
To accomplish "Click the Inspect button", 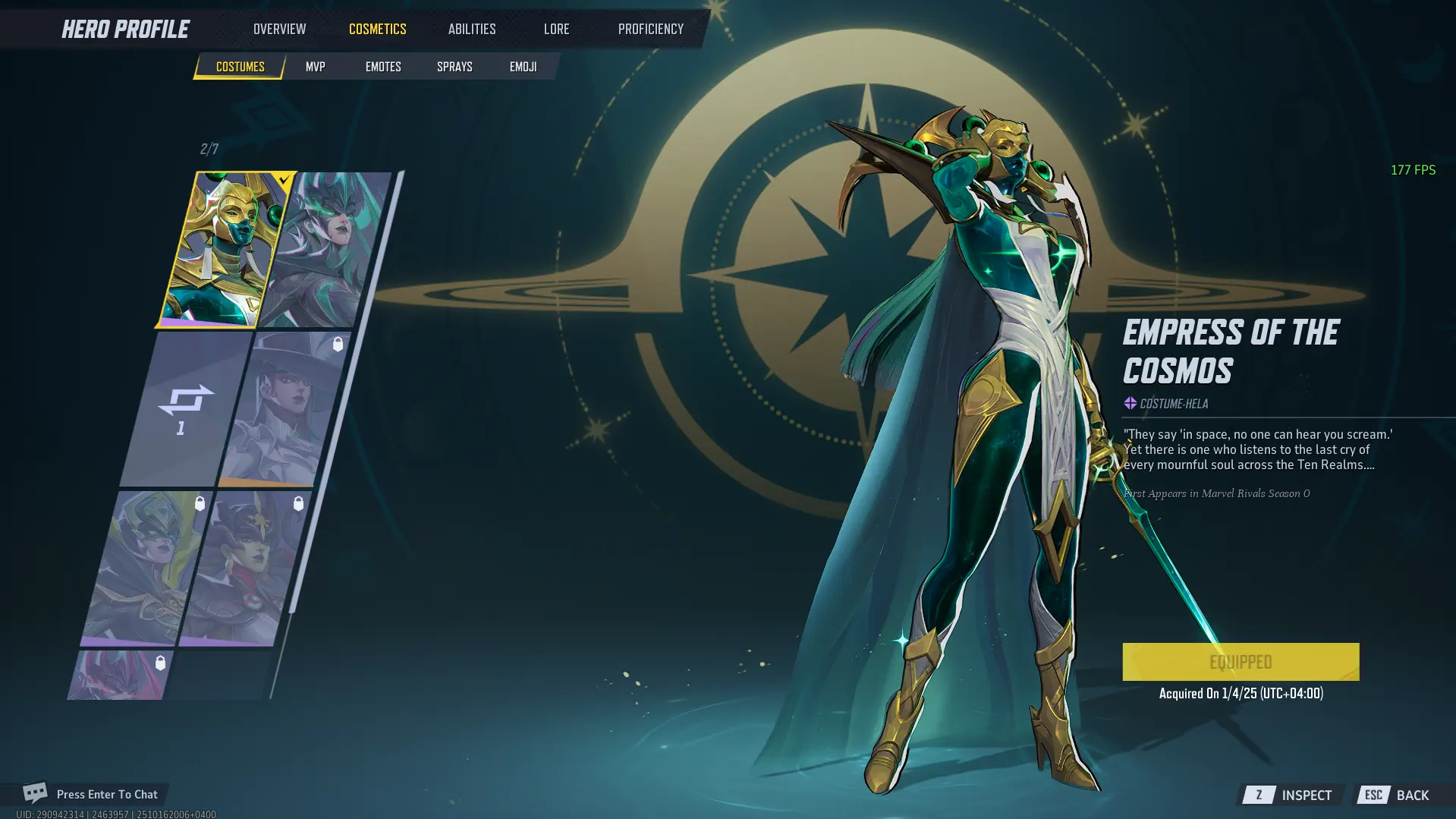I will [1291, 795].
